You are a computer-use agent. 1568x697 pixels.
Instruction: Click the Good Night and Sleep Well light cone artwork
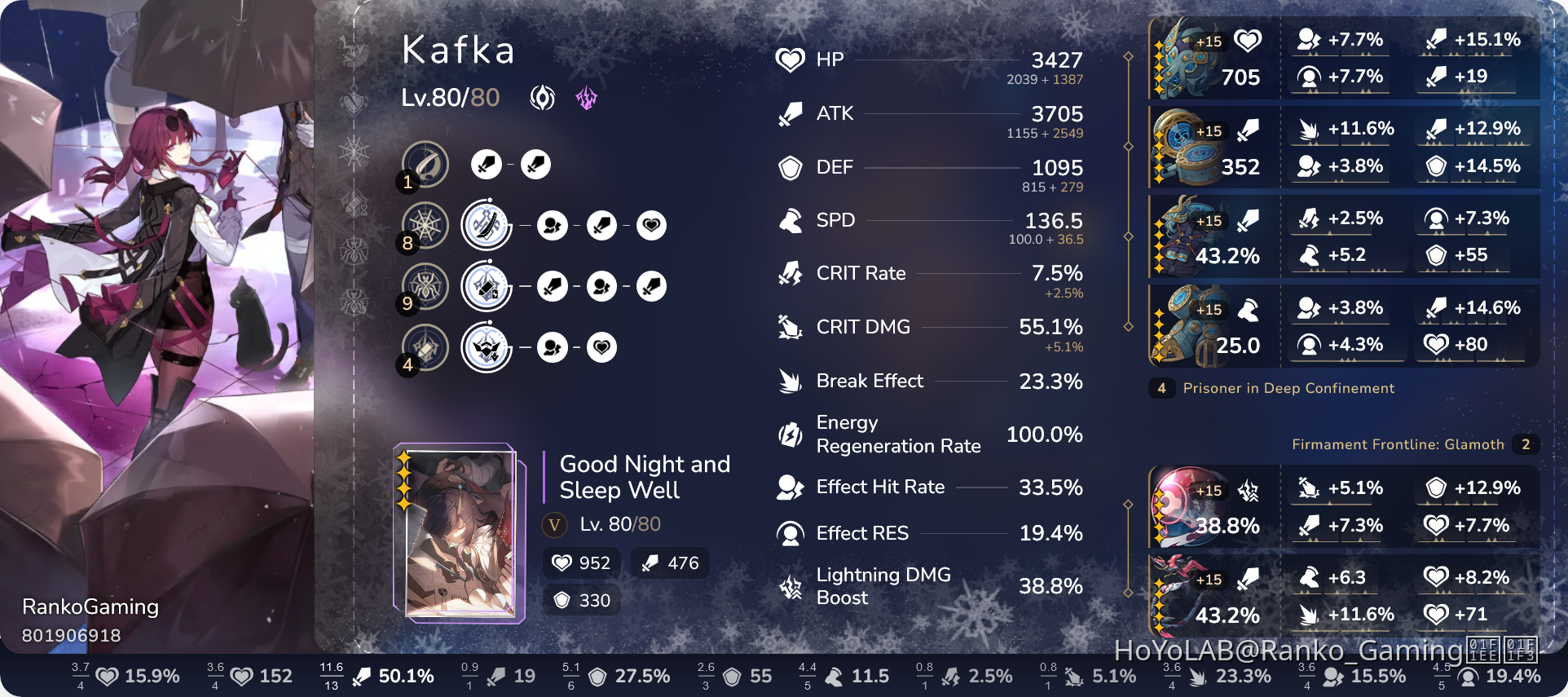460,534
